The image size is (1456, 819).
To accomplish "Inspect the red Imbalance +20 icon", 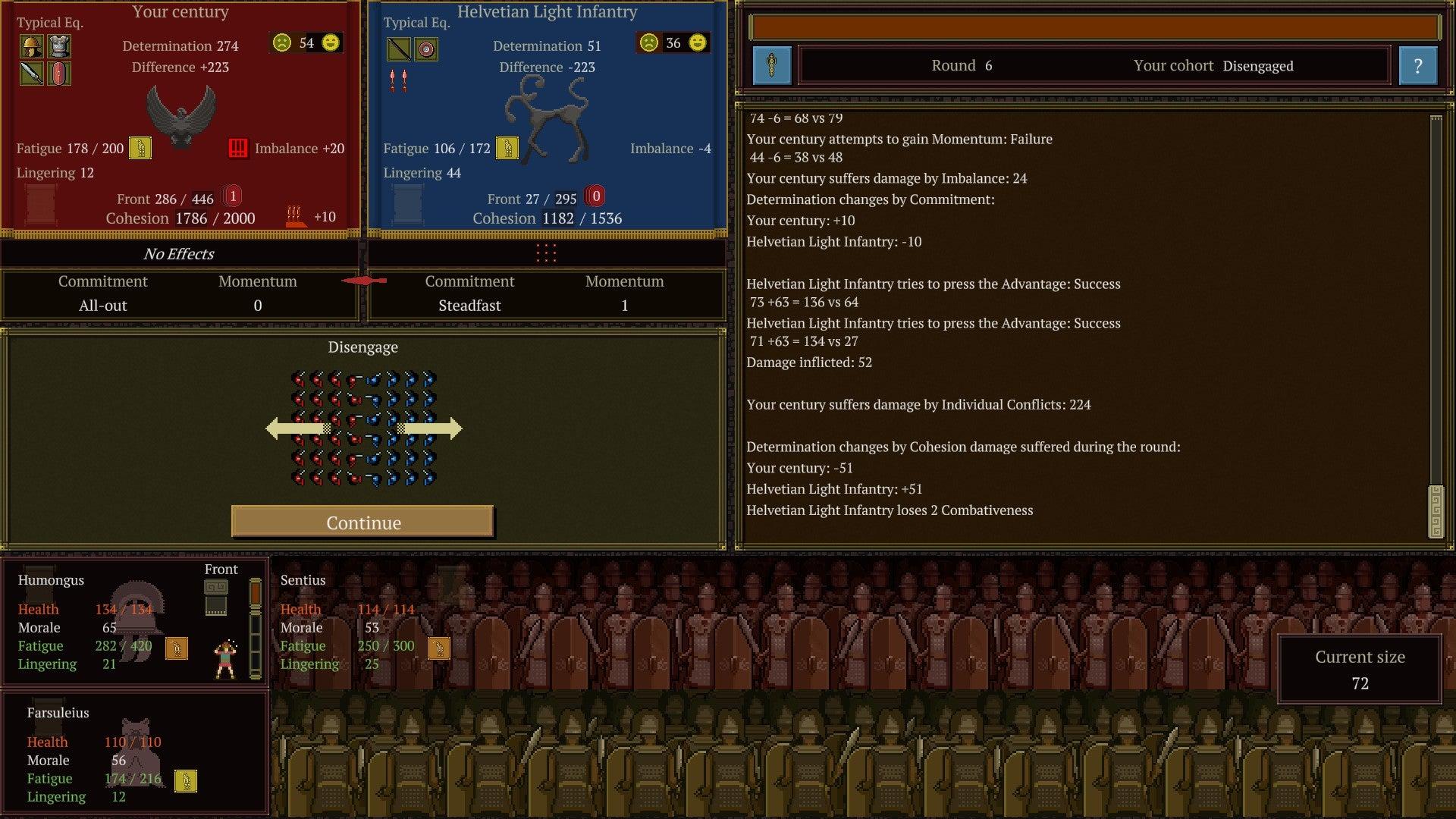I will pyautogui.click(x=239, y=149).
